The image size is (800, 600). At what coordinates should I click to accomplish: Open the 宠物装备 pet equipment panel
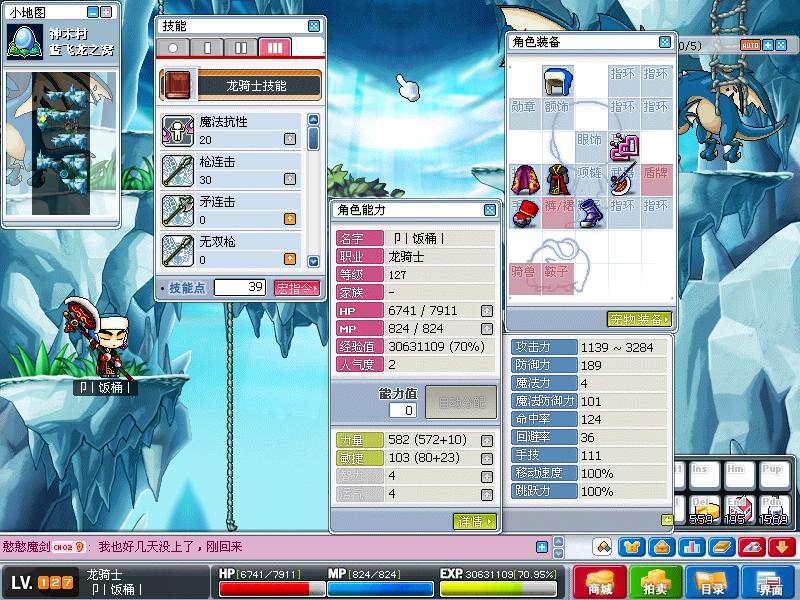(x=639, y=319)
